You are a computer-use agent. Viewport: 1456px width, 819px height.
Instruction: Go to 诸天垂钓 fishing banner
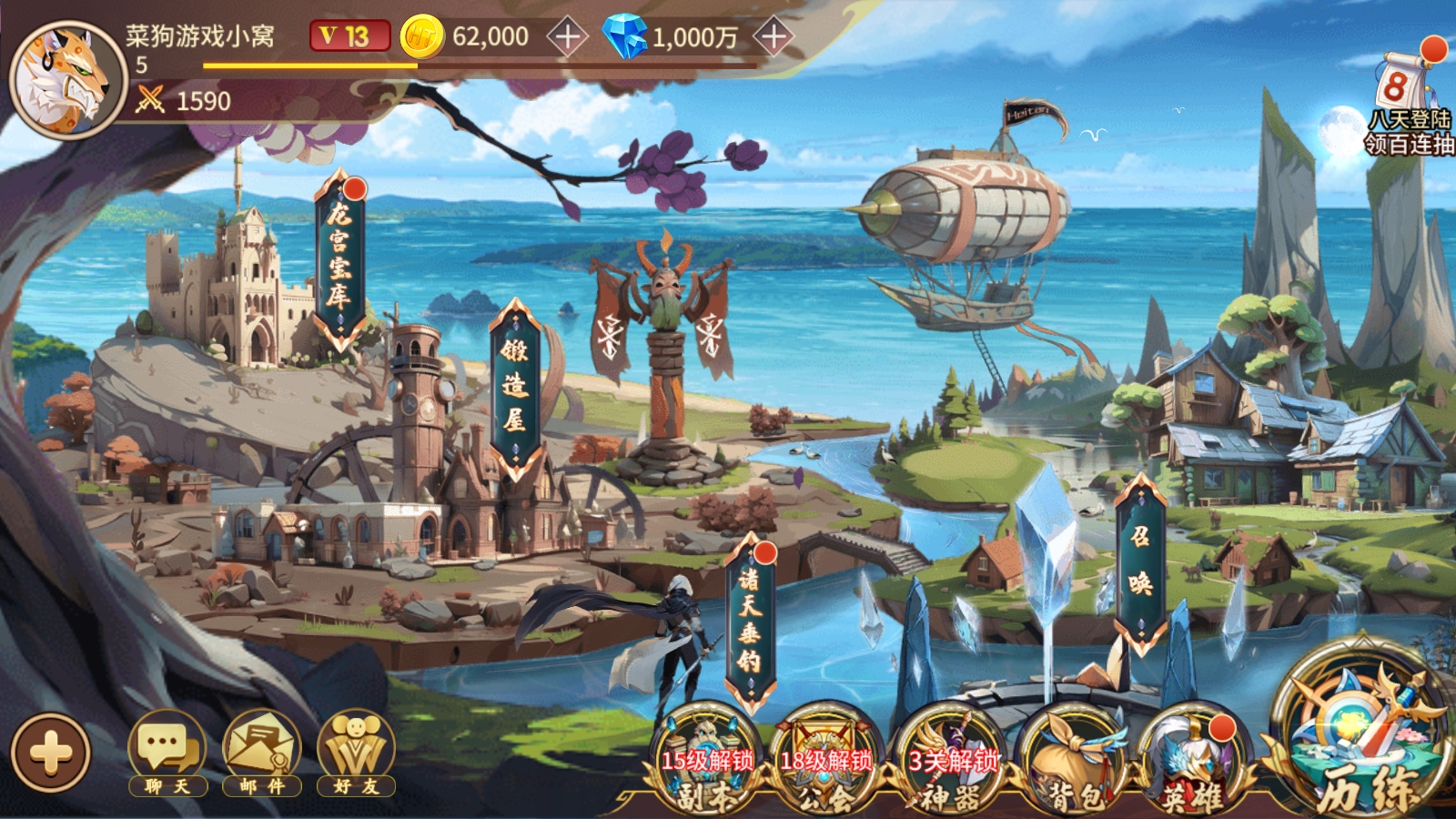click(749, 623)
